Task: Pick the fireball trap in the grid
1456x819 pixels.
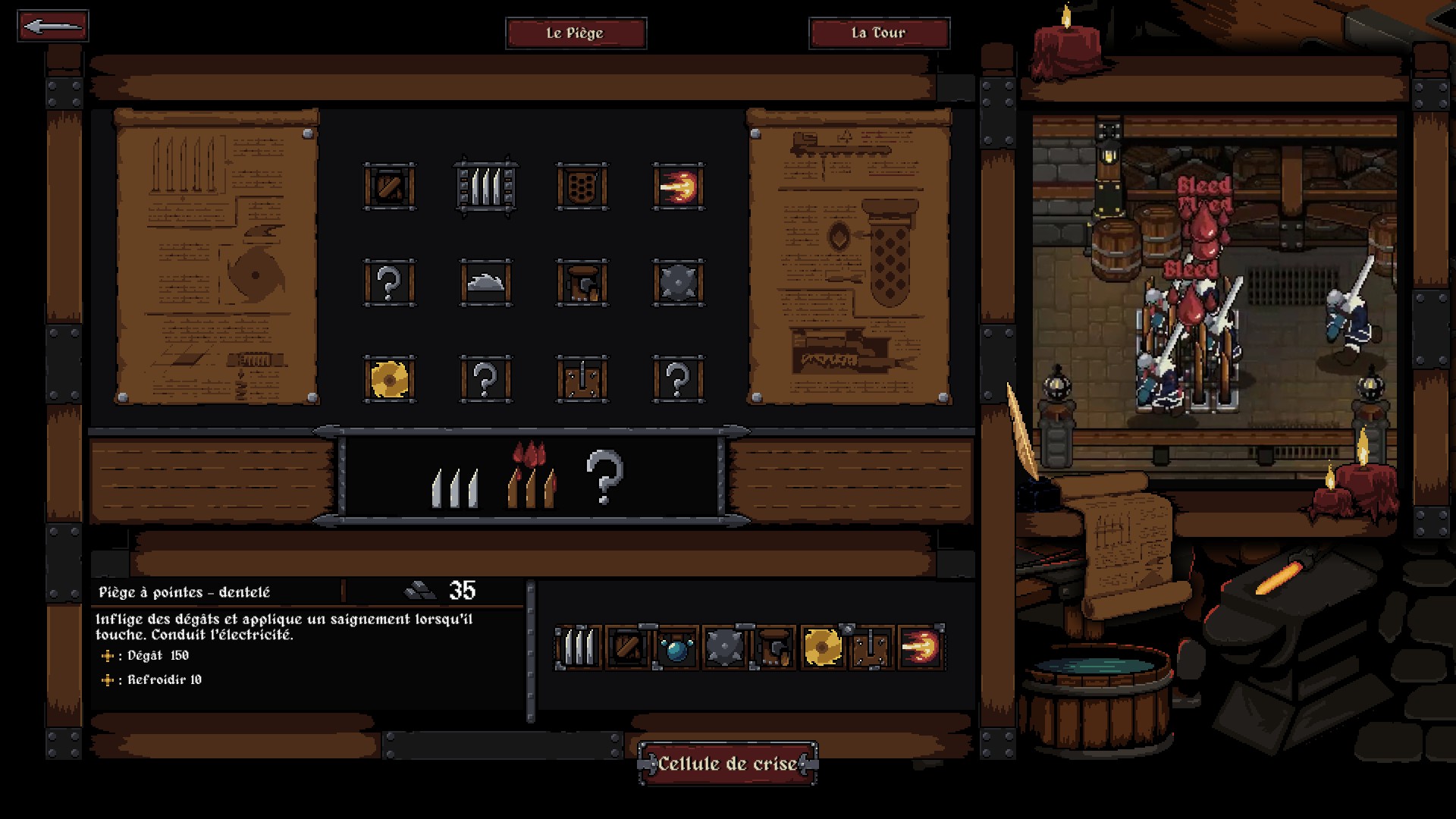Action: tap(678, 187)
